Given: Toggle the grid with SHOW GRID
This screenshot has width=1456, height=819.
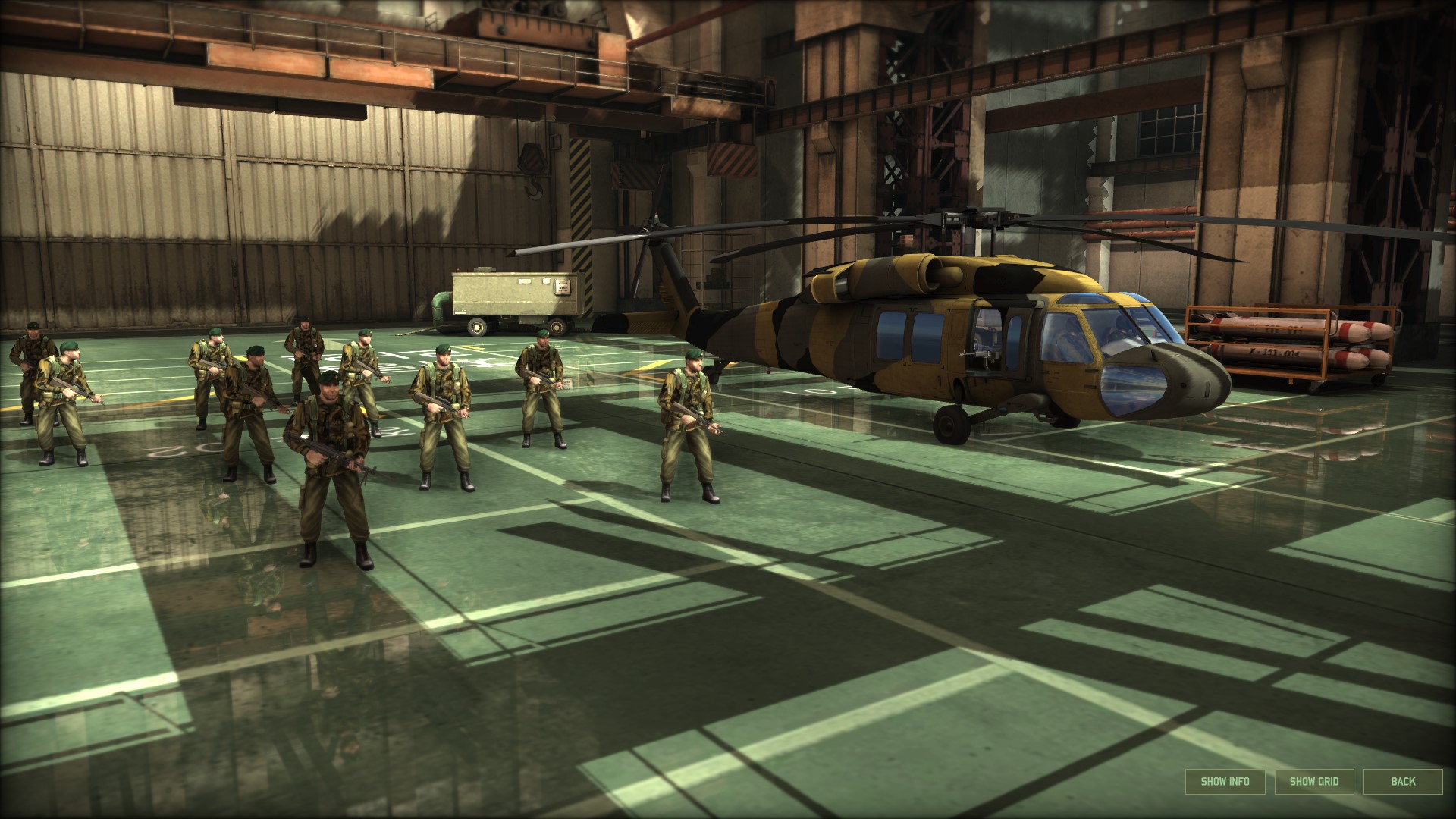Looking at the screenshot, I should (1313, 781).
